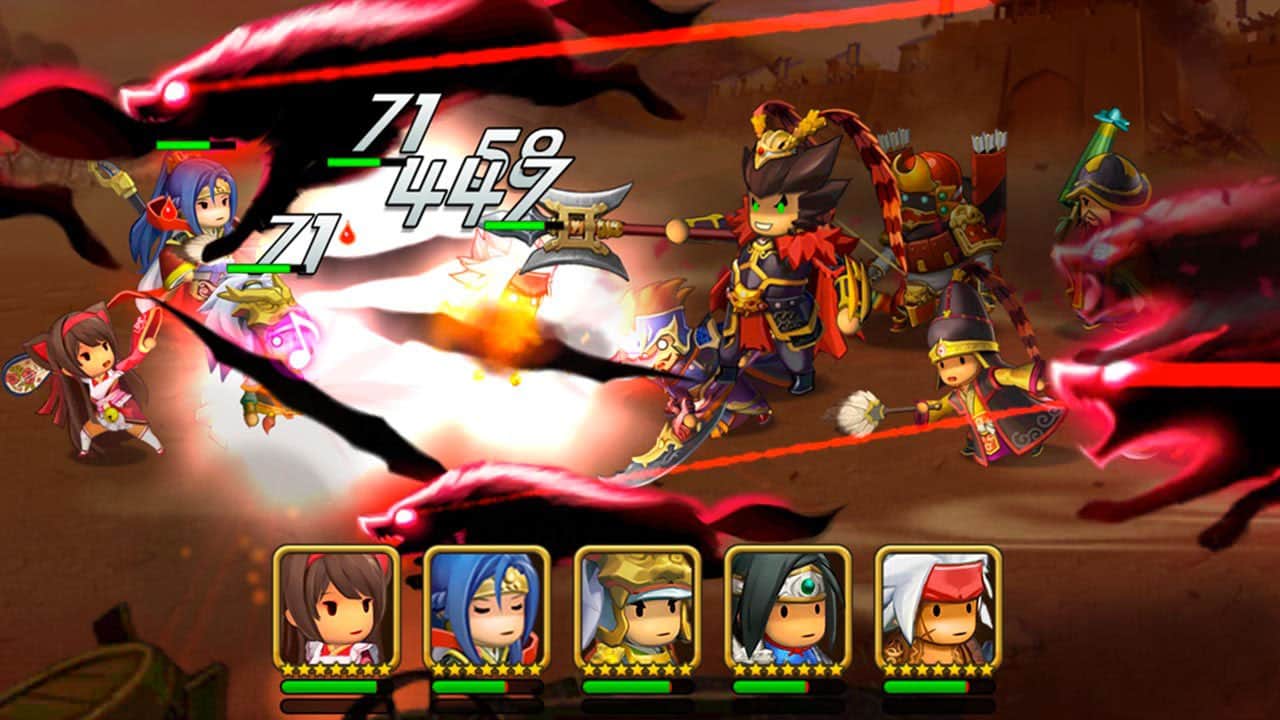Select the brown-haired girl with red bow portrait
Screen dimensions: 1280x720
[x=336, y=608]
